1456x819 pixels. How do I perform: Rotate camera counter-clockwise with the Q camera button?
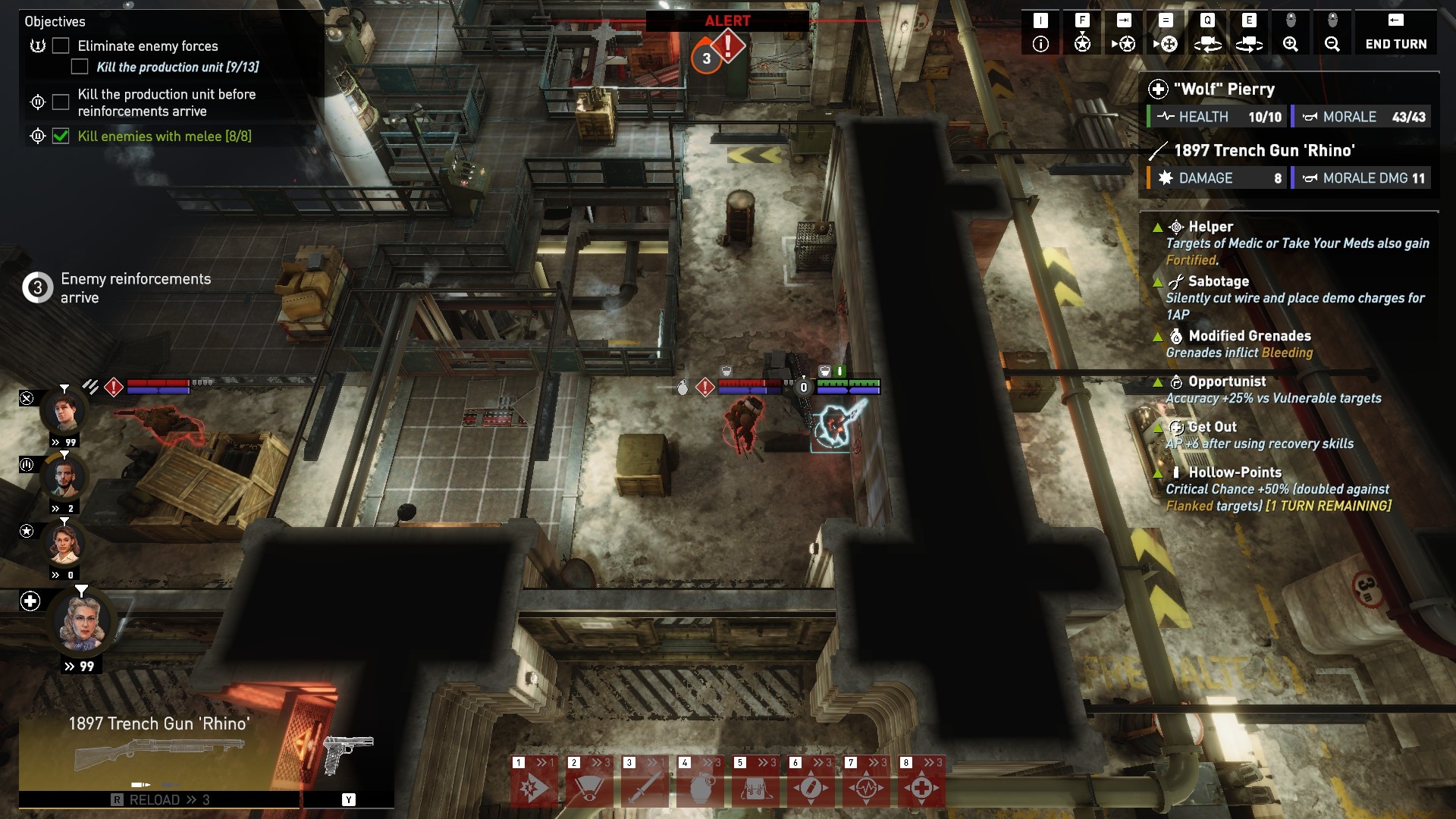click(x=1207, y=35)
